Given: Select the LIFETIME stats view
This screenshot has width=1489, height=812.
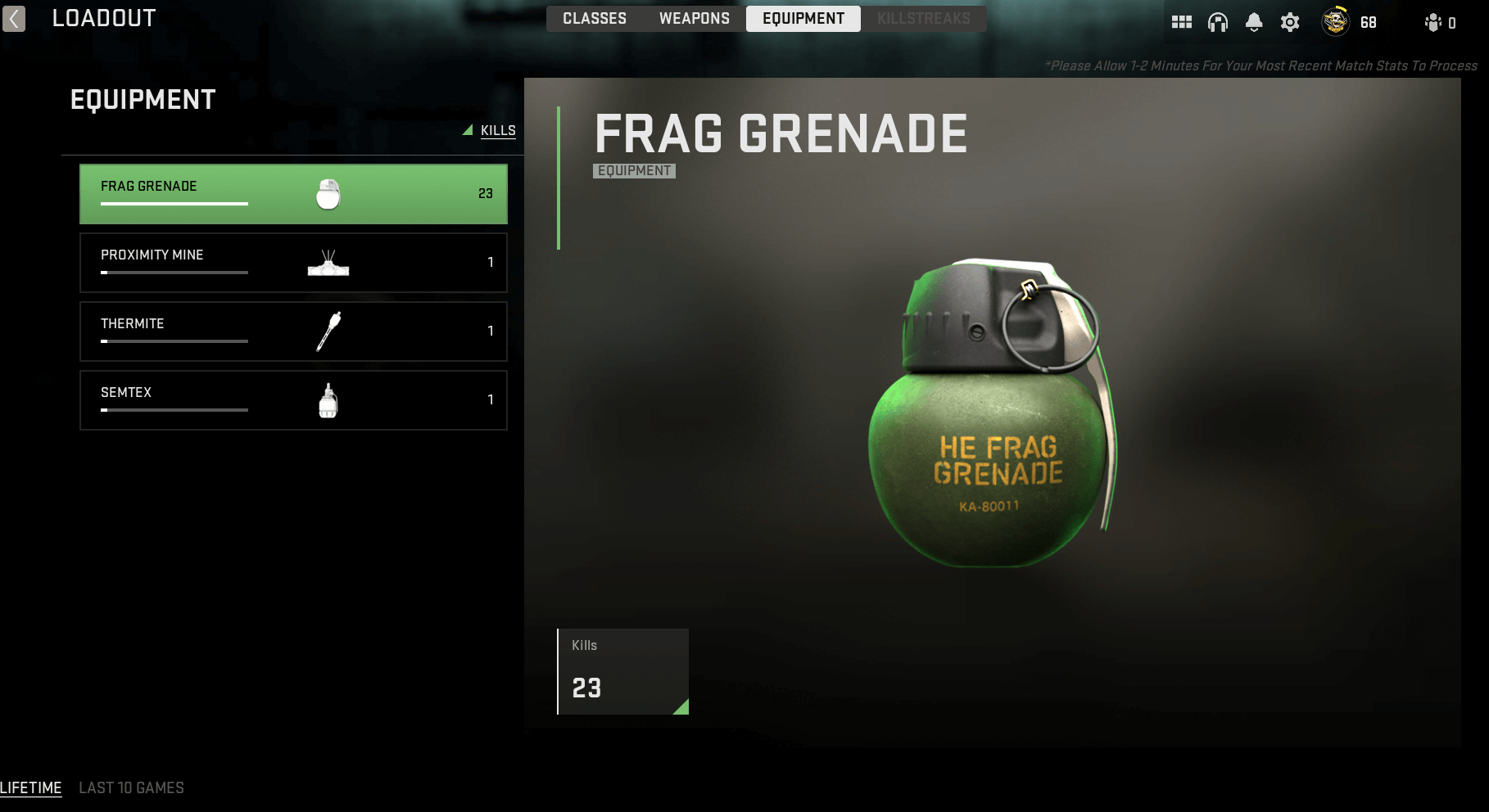Looking at the screenshot, I should tap(31, 787).
